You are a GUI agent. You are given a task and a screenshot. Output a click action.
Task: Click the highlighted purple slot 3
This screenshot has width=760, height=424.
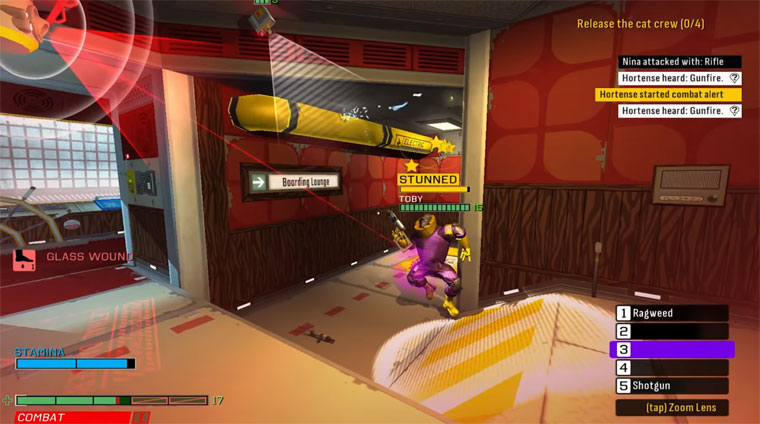[x=671, y=349]
